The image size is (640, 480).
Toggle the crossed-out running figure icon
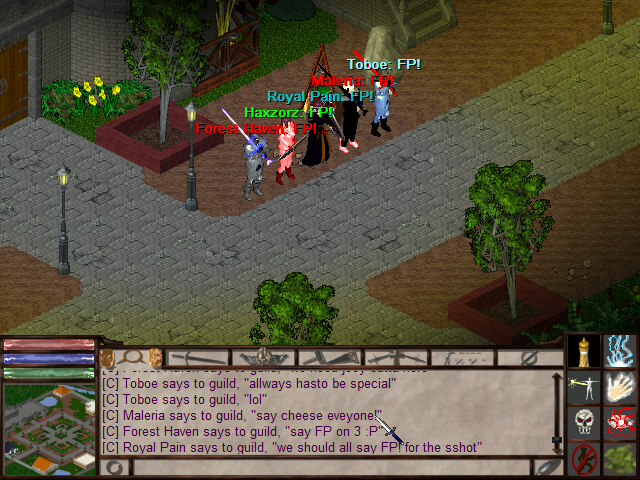[584, 458]
